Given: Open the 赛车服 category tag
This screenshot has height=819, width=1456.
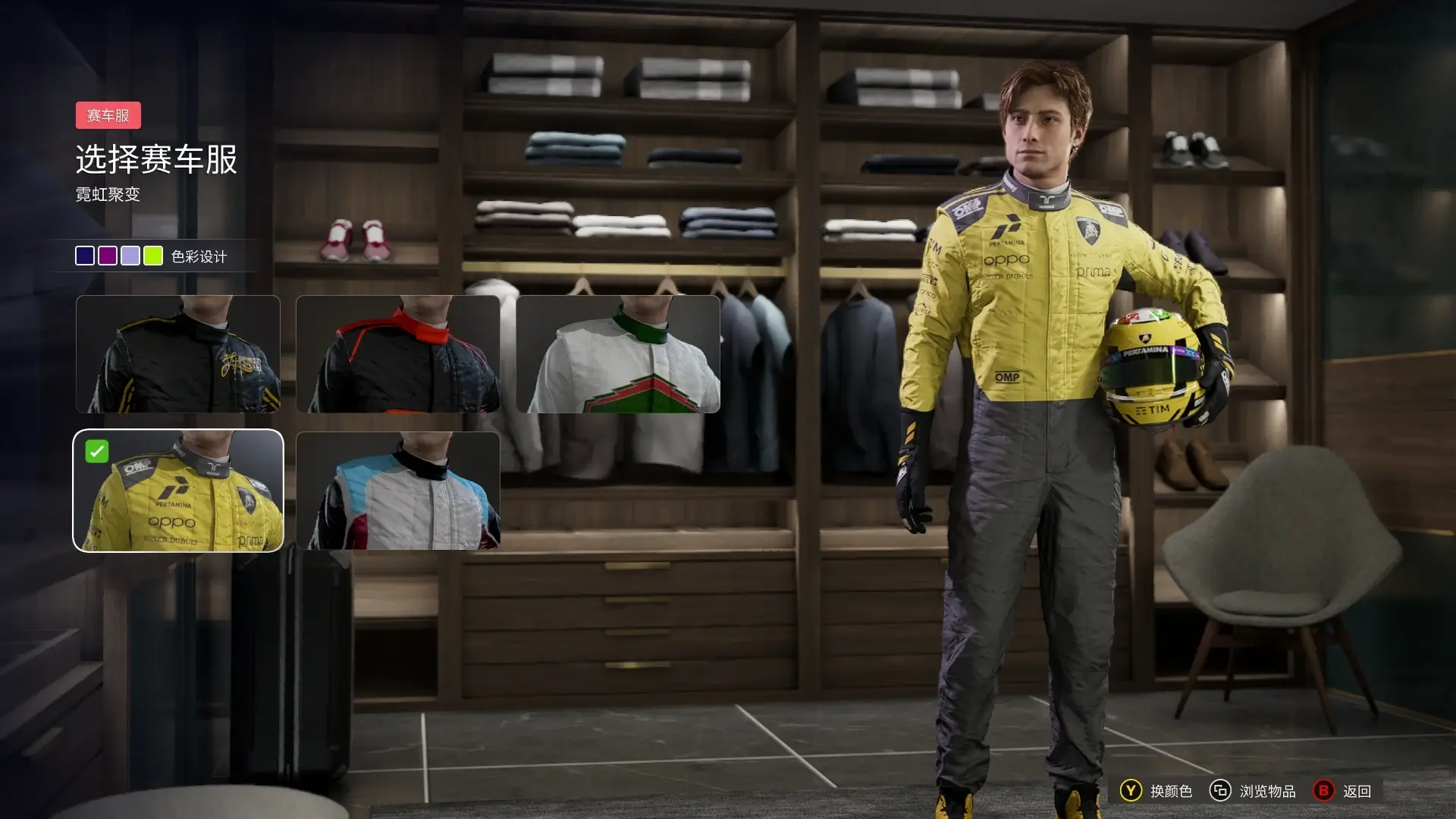Looking at the screenshot, I should tap(108, 115).
